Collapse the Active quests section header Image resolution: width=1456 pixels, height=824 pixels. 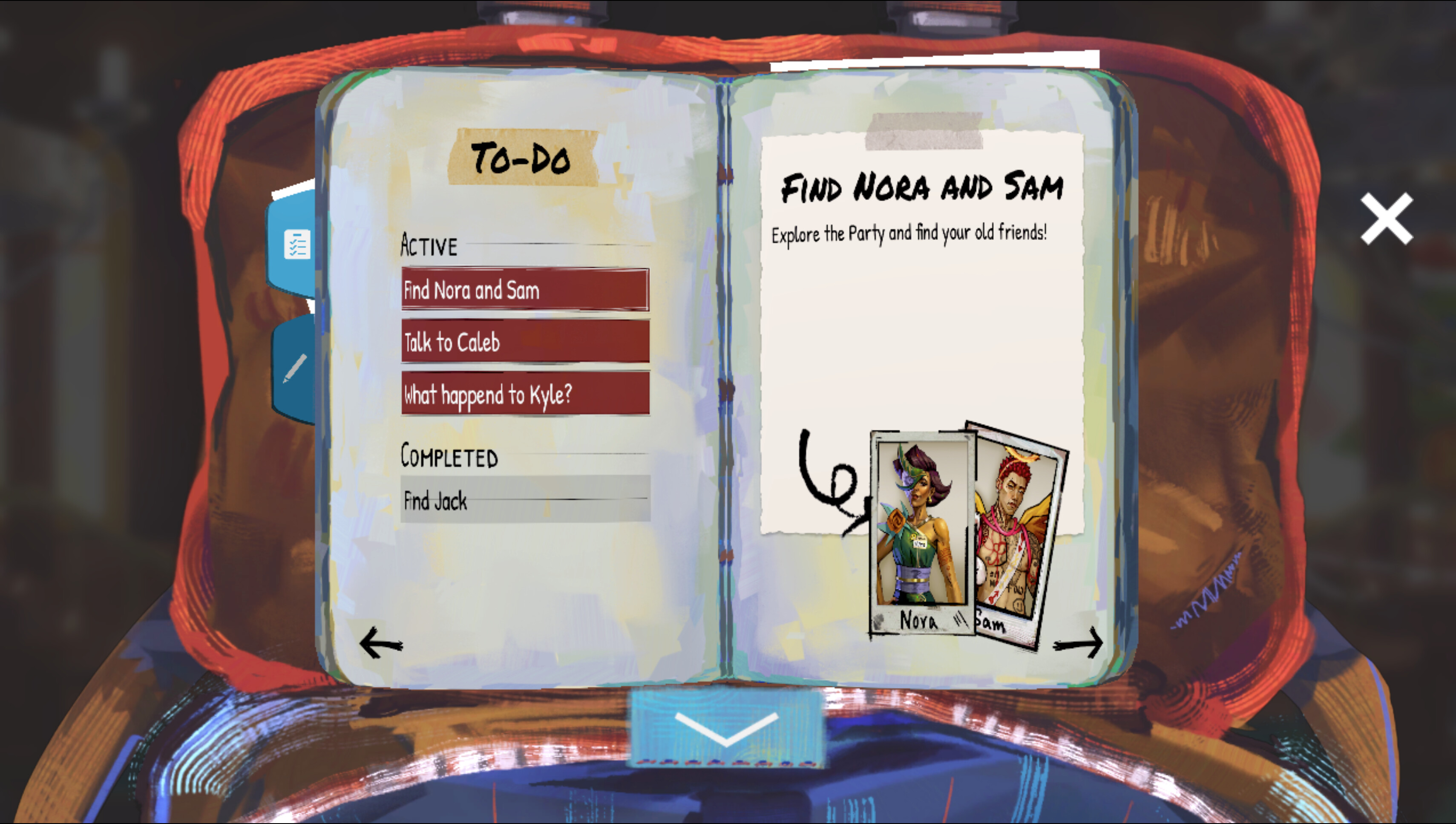pos(429,245)
